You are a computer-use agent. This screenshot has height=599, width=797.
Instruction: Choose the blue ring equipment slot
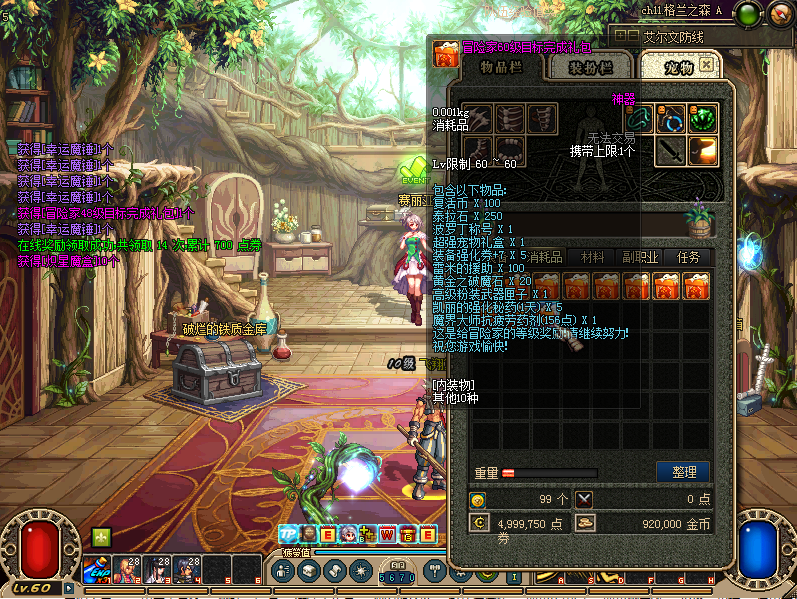pyautogui.click(x=671, y=118)
